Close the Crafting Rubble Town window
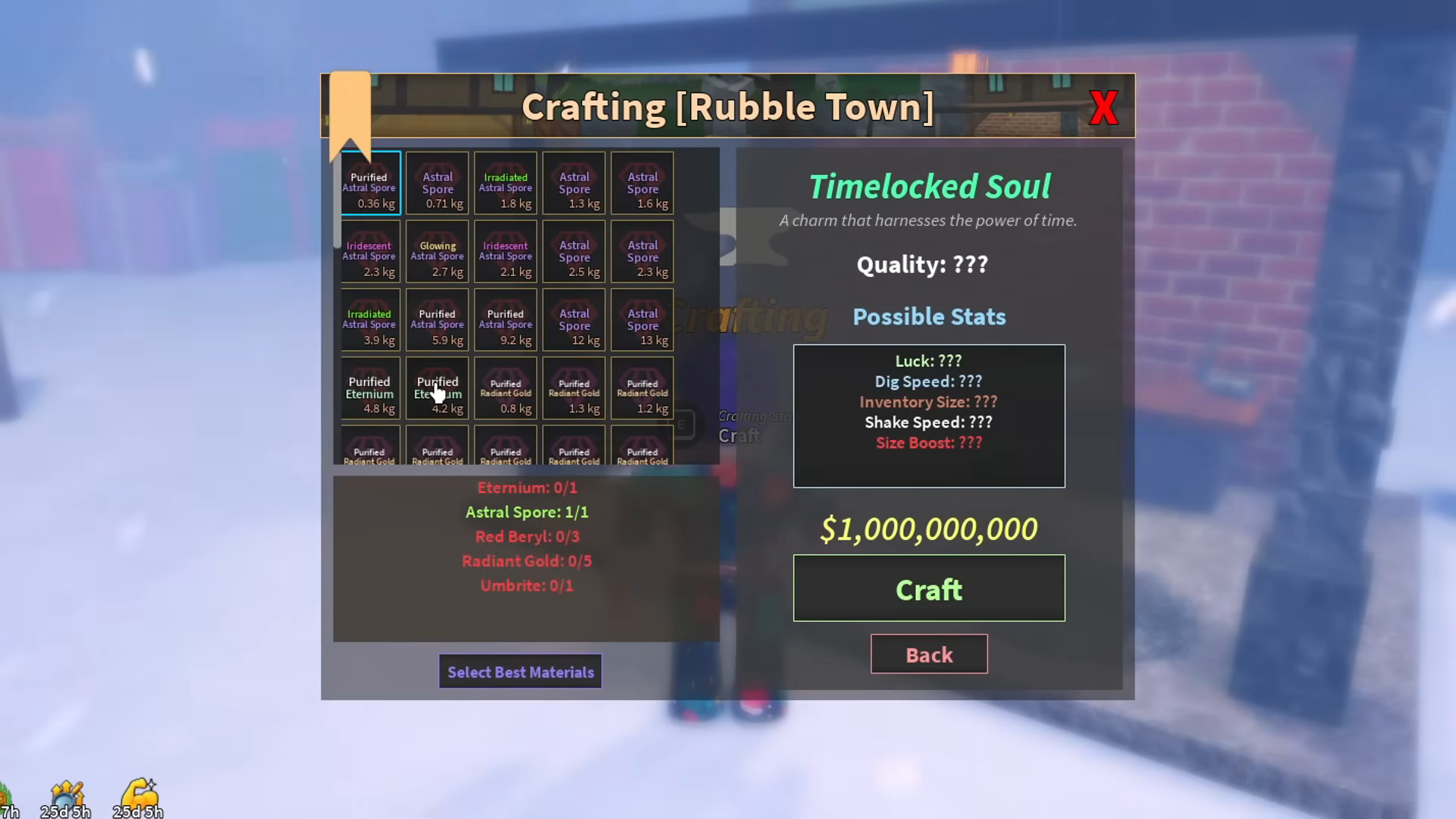The image size is (1456, 819). coord(1104,107)
